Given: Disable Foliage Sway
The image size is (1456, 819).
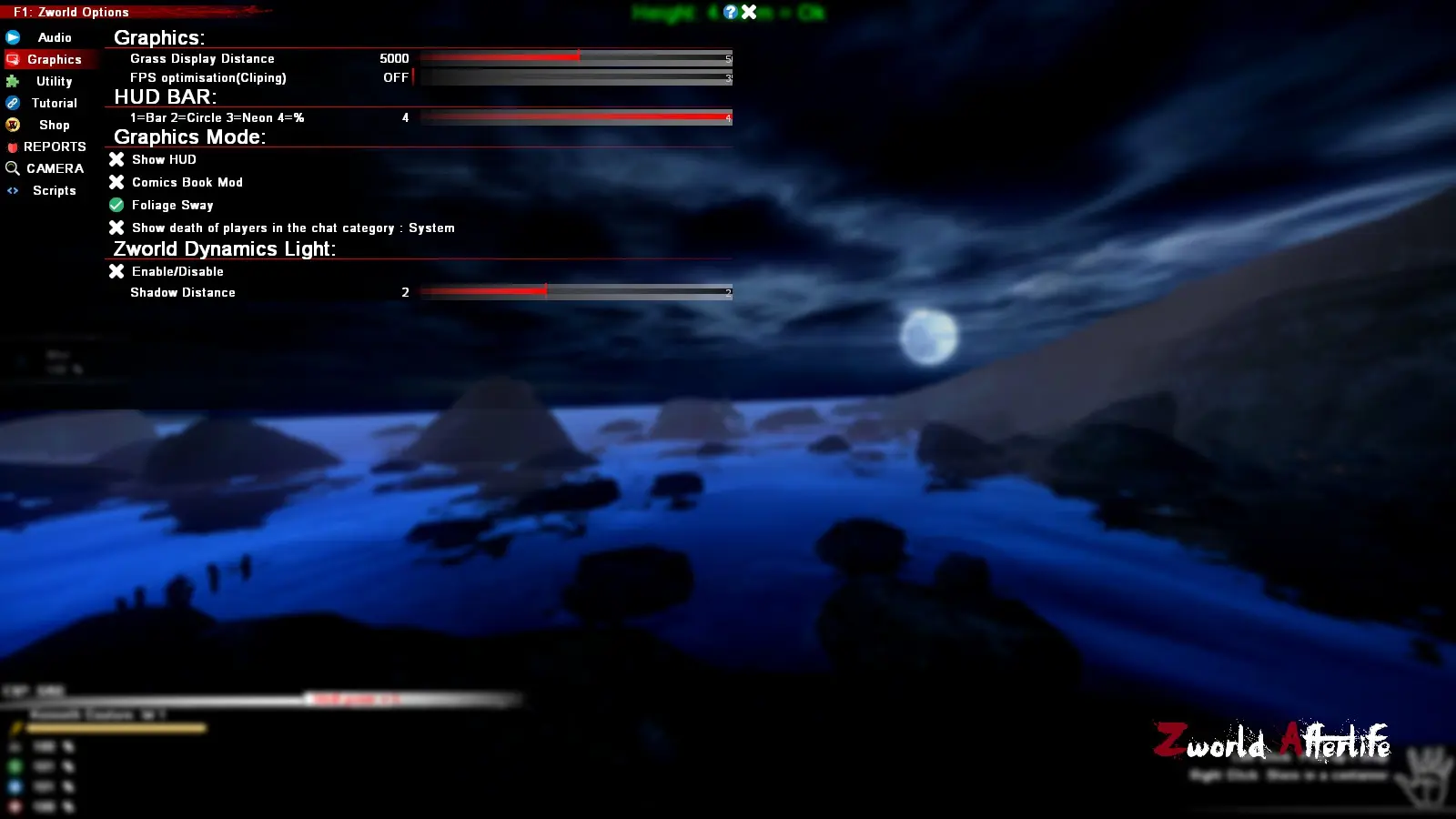Looking at the screenshot, I should (116, 205).
